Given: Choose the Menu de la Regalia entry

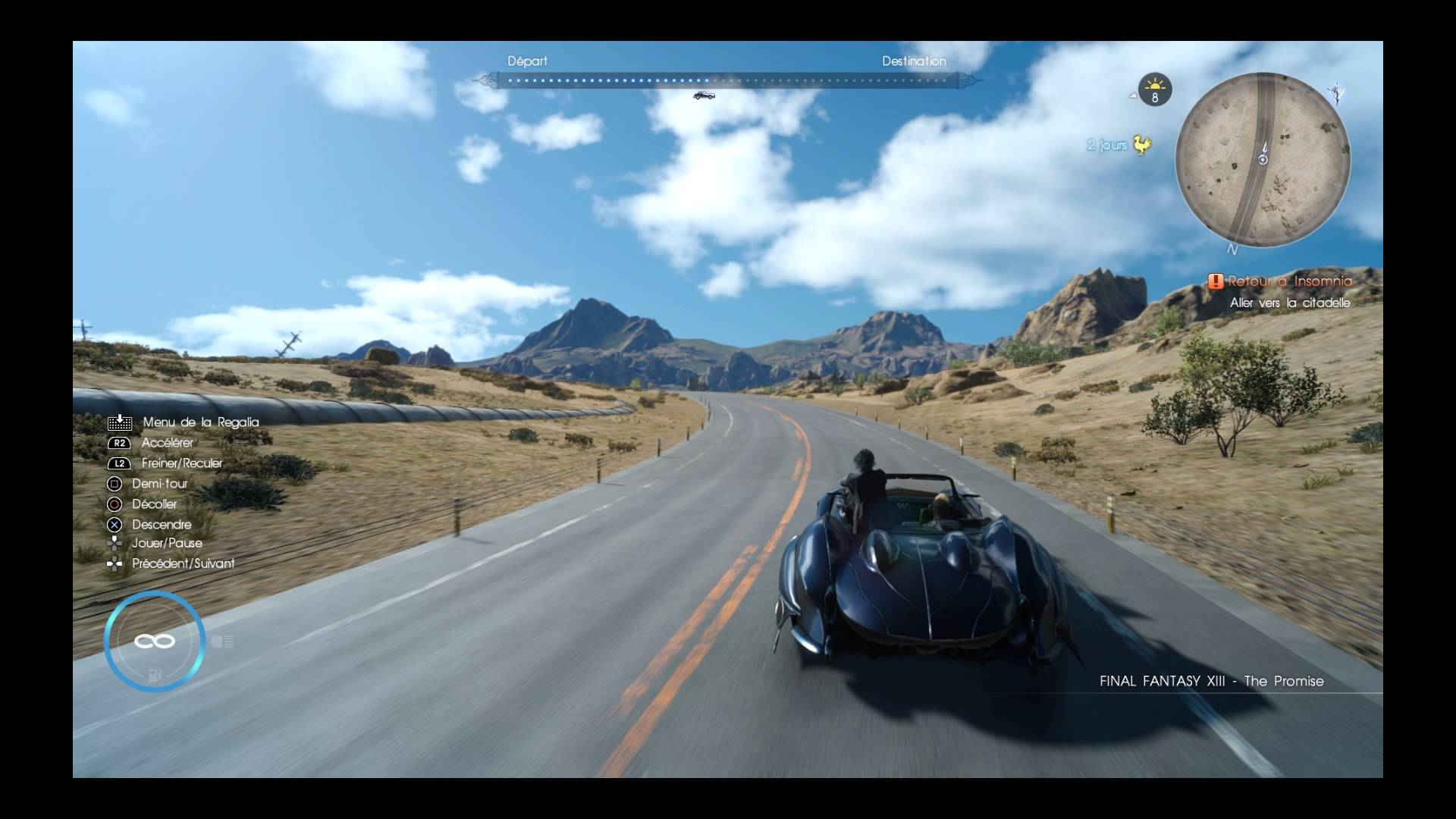Looking at the screenshot, I should click(x=200, y=422).
